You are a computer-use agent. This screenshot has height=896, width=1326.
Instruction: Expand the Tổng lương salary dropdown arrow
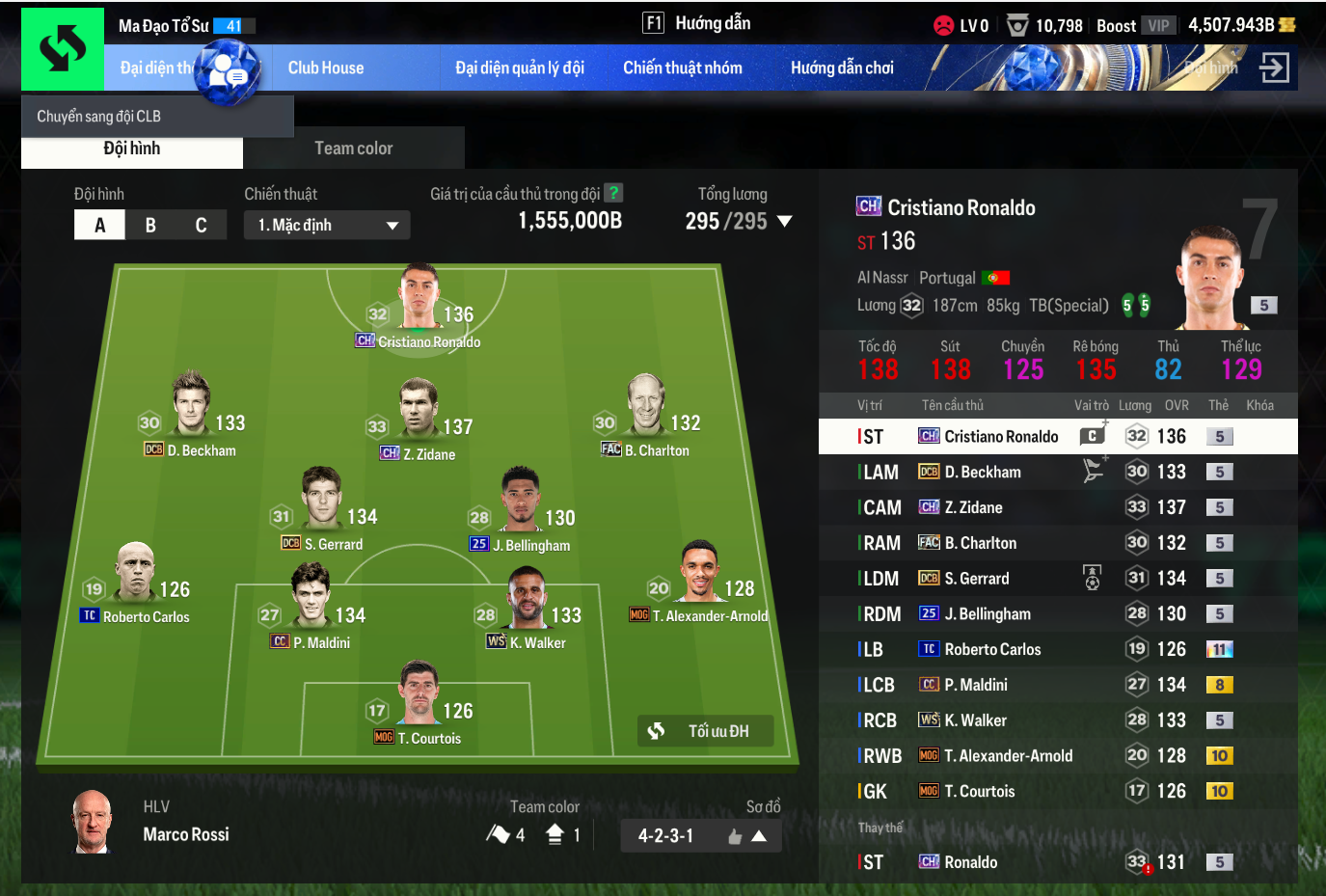point(785,221)
